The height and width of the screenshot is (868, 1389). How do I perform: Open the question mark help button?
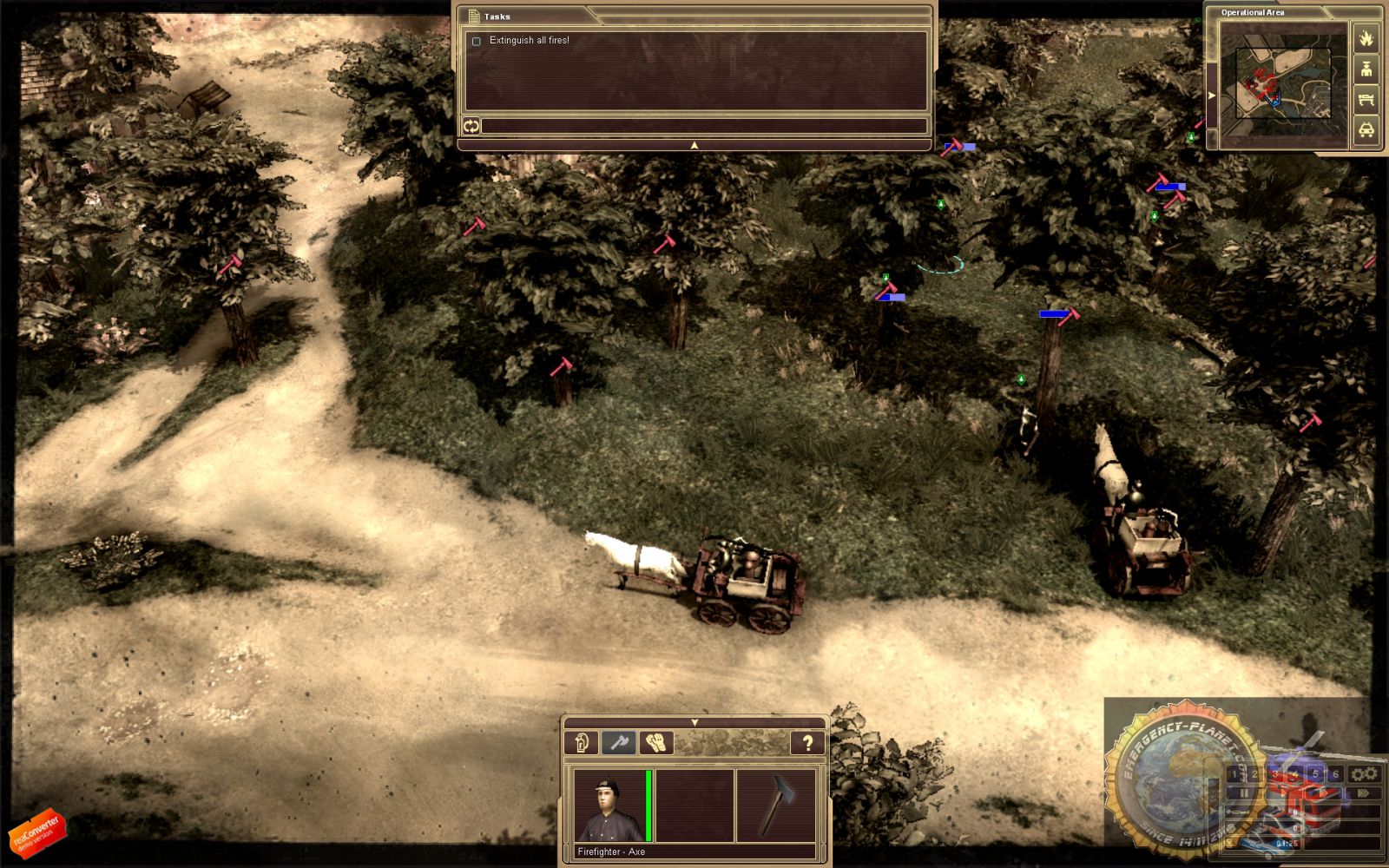click(x=807, y=742)
